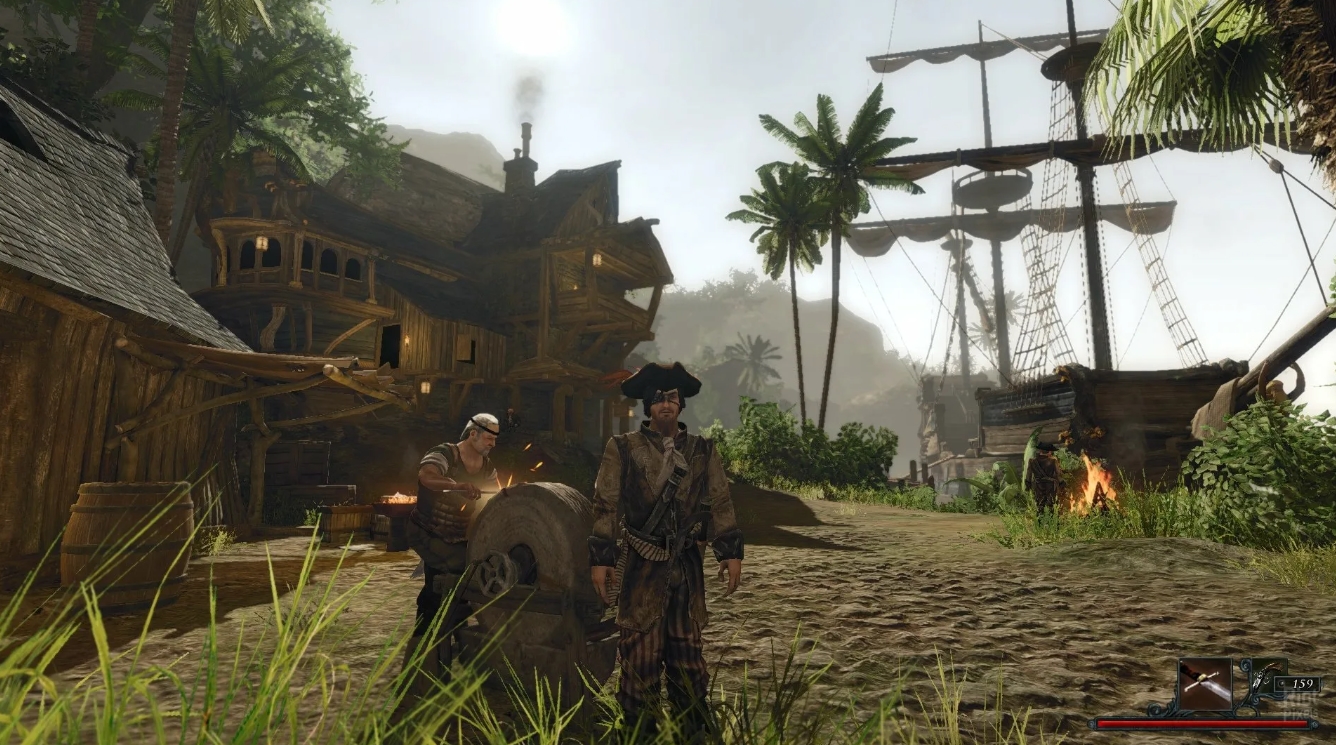1336x745 pixels.
Task: Click the bullet icon beside the ammo count
Action: (1281, 683)
